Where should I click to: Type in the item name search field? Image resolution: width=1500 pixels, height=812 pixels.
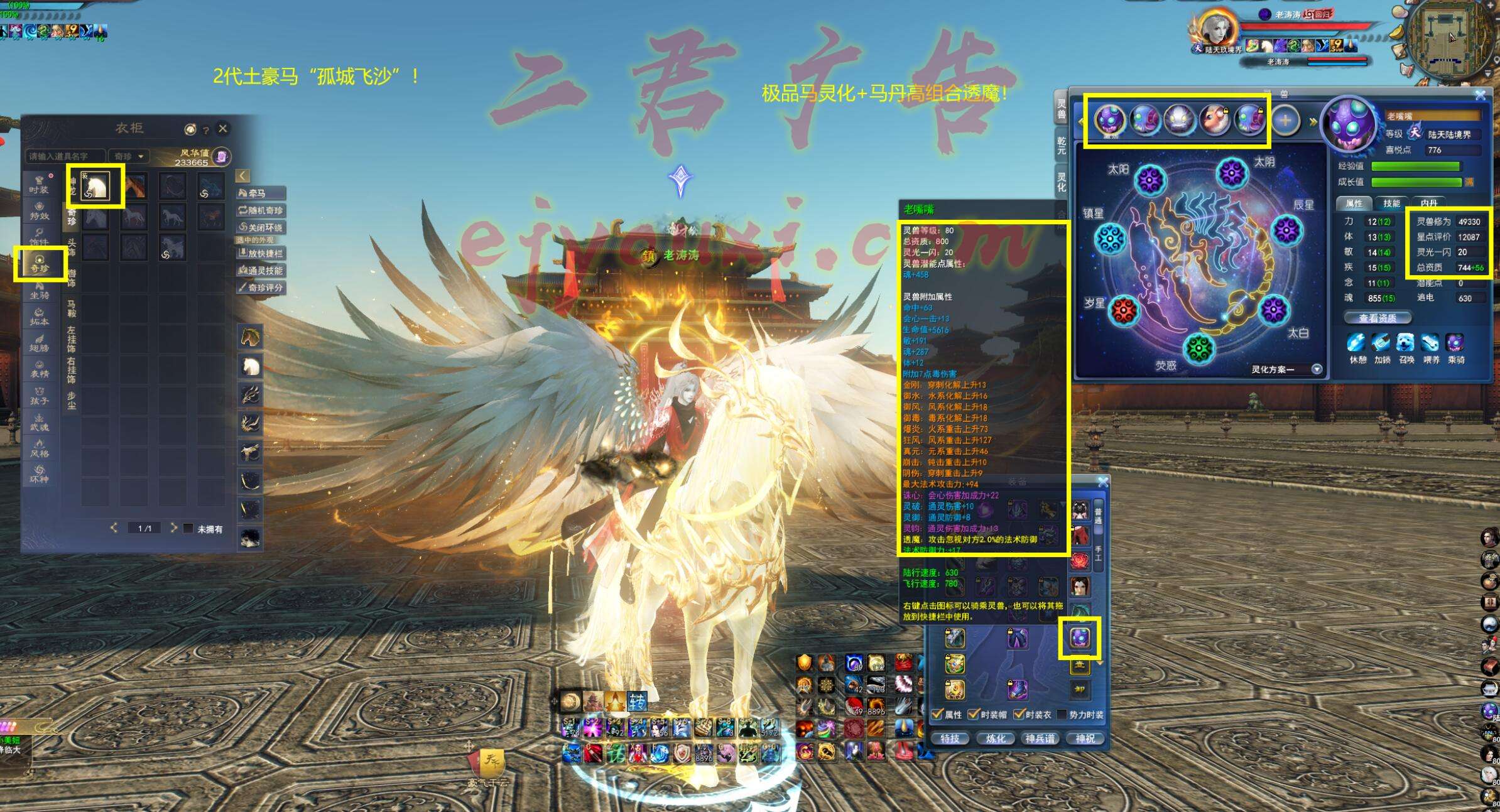tap(66, 156)
